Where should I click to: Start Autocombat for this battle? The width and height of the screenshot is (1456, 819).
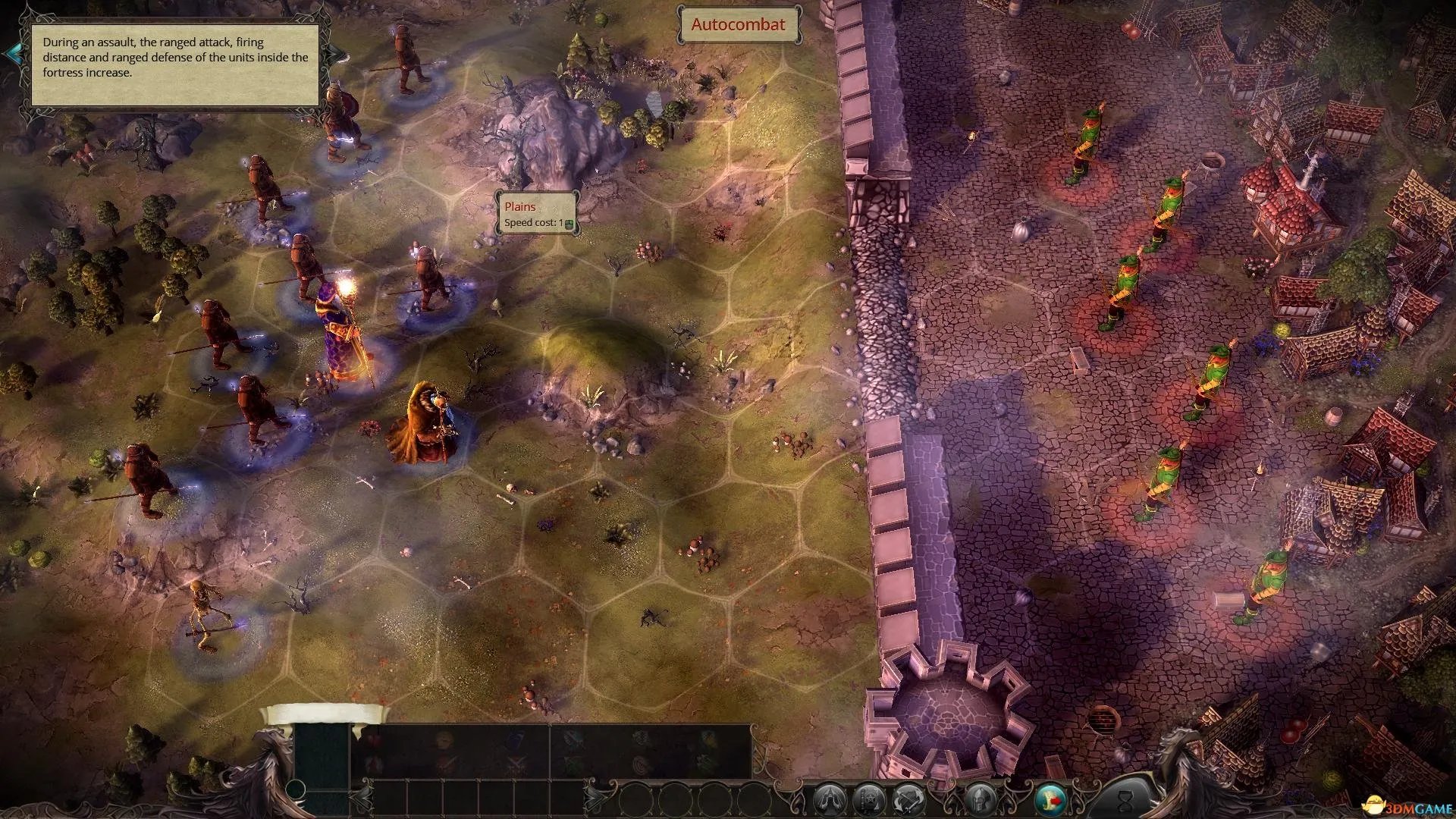pos(738,24)
